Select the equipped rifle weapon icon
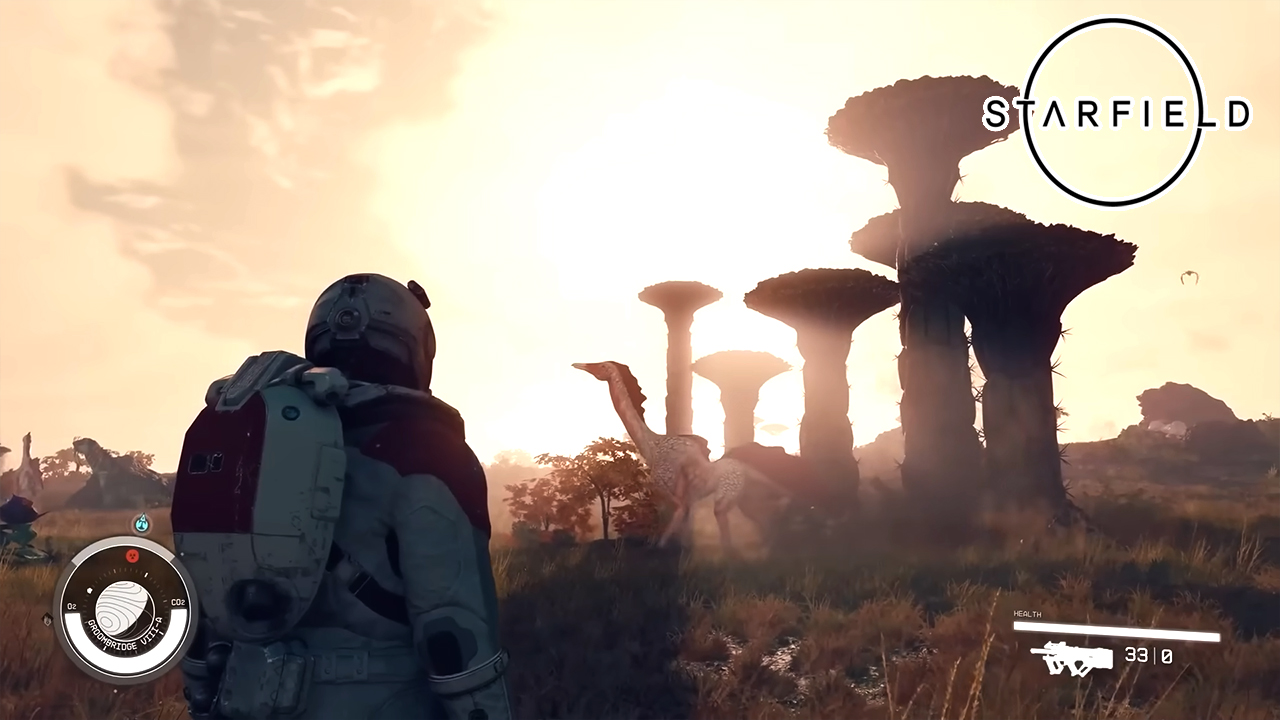This screenshot has height=720, width=1280. (1072, 657)
